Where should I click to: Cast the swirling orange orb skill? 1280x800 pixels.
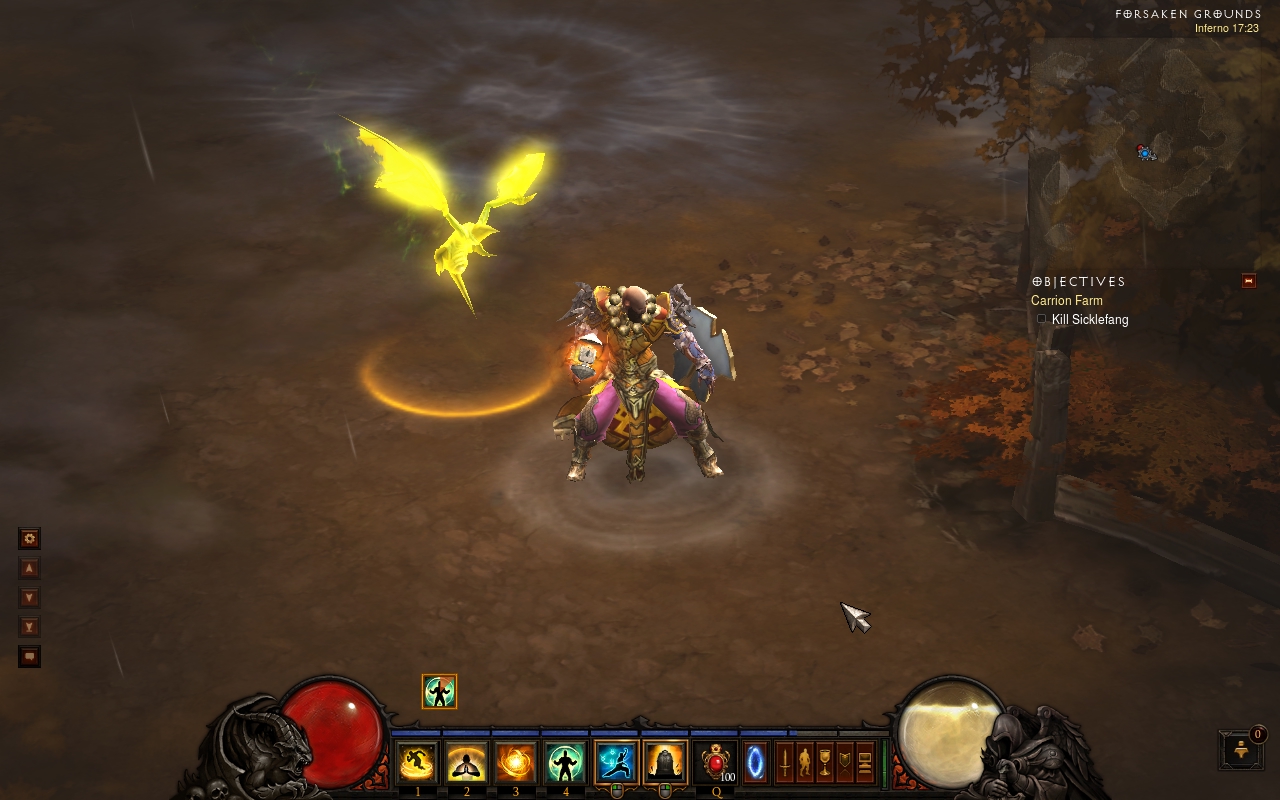pyautogui.click(x=516, y=763)
